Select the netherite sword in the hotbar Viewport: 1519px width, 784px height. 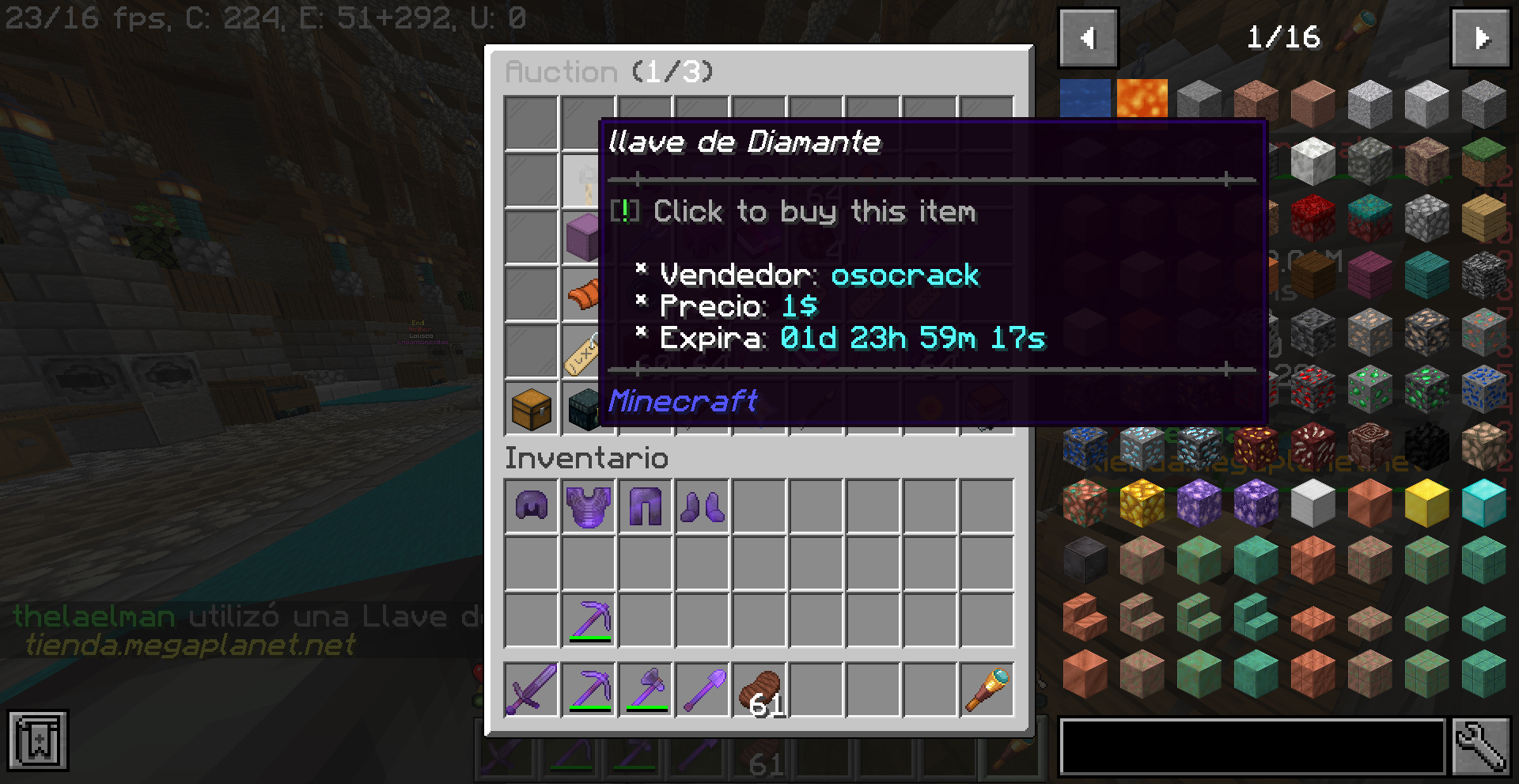tap(531, 689)
